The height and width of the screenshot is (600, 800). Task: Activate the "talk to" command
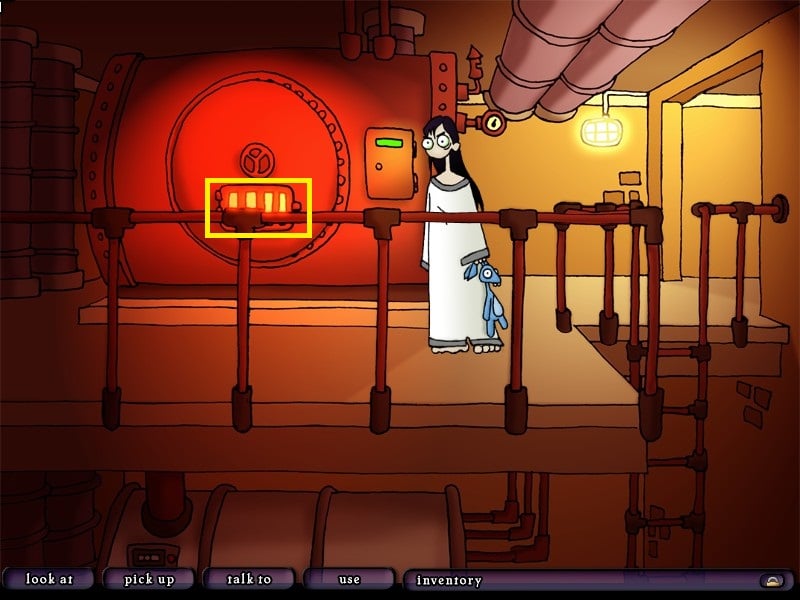[x=249, y=579]
